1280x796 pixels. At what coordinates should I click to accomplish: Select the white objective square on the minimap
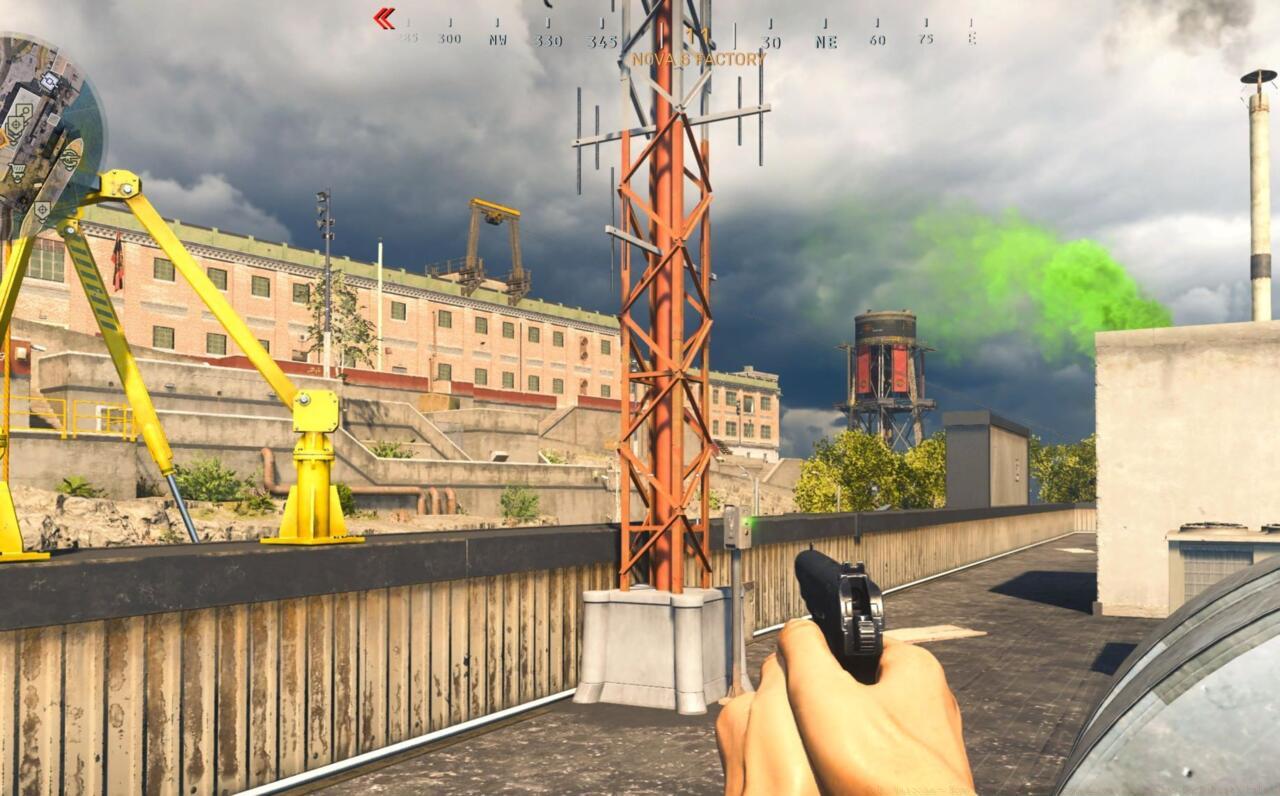pyautogui.click(x=49, y=80)
